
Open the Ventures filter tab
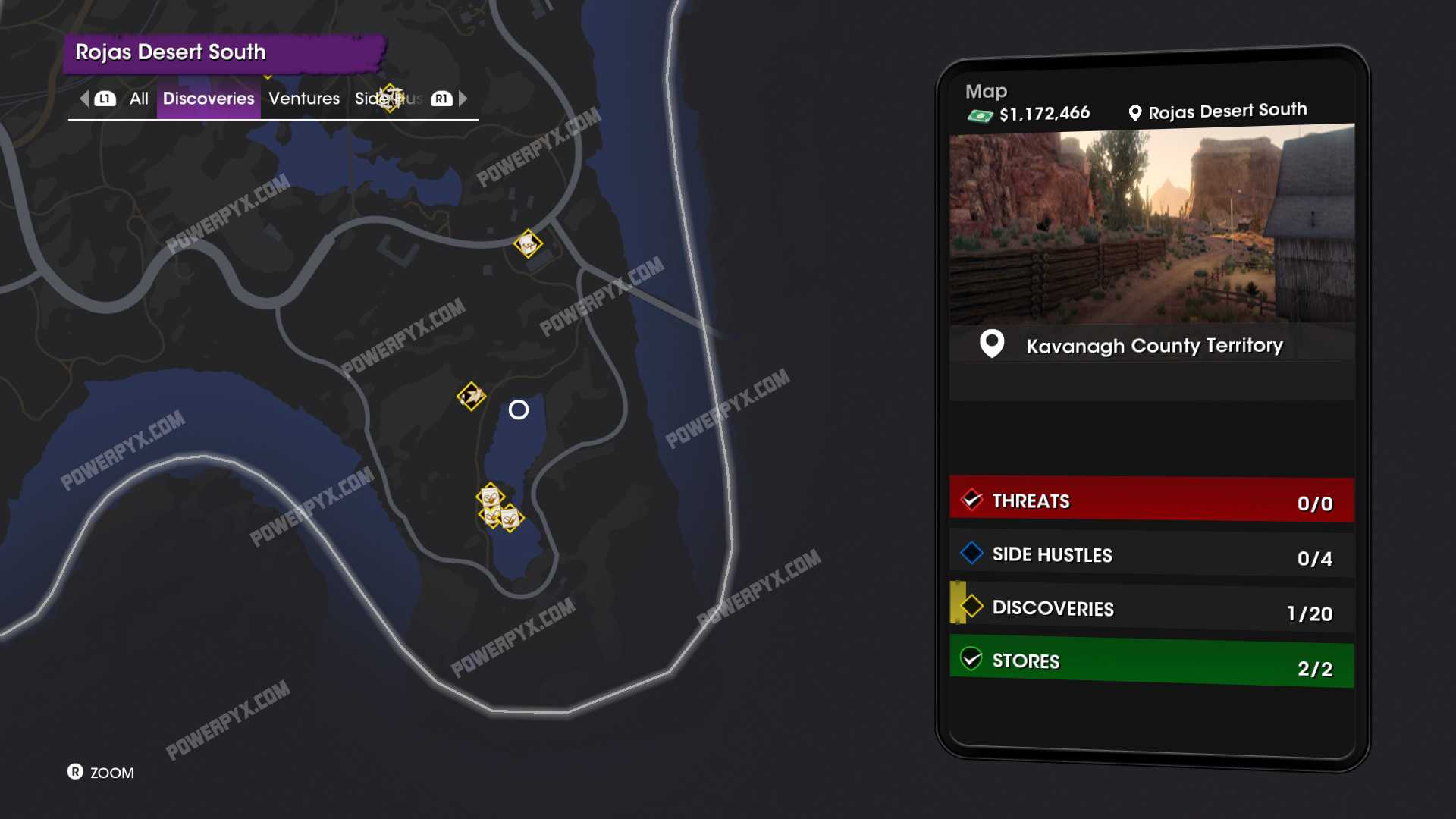click(x=304, y=99)
